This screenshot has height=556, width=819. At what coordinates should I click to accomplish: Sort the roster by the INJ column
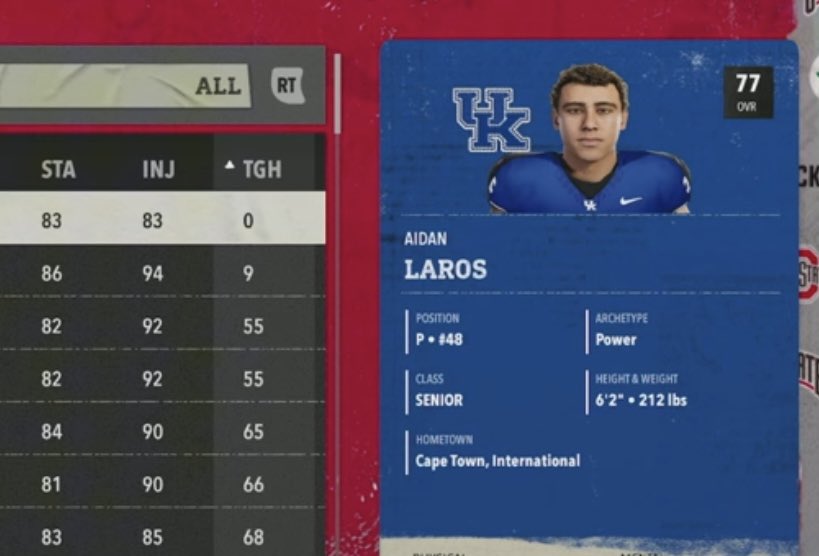(158, 169)
